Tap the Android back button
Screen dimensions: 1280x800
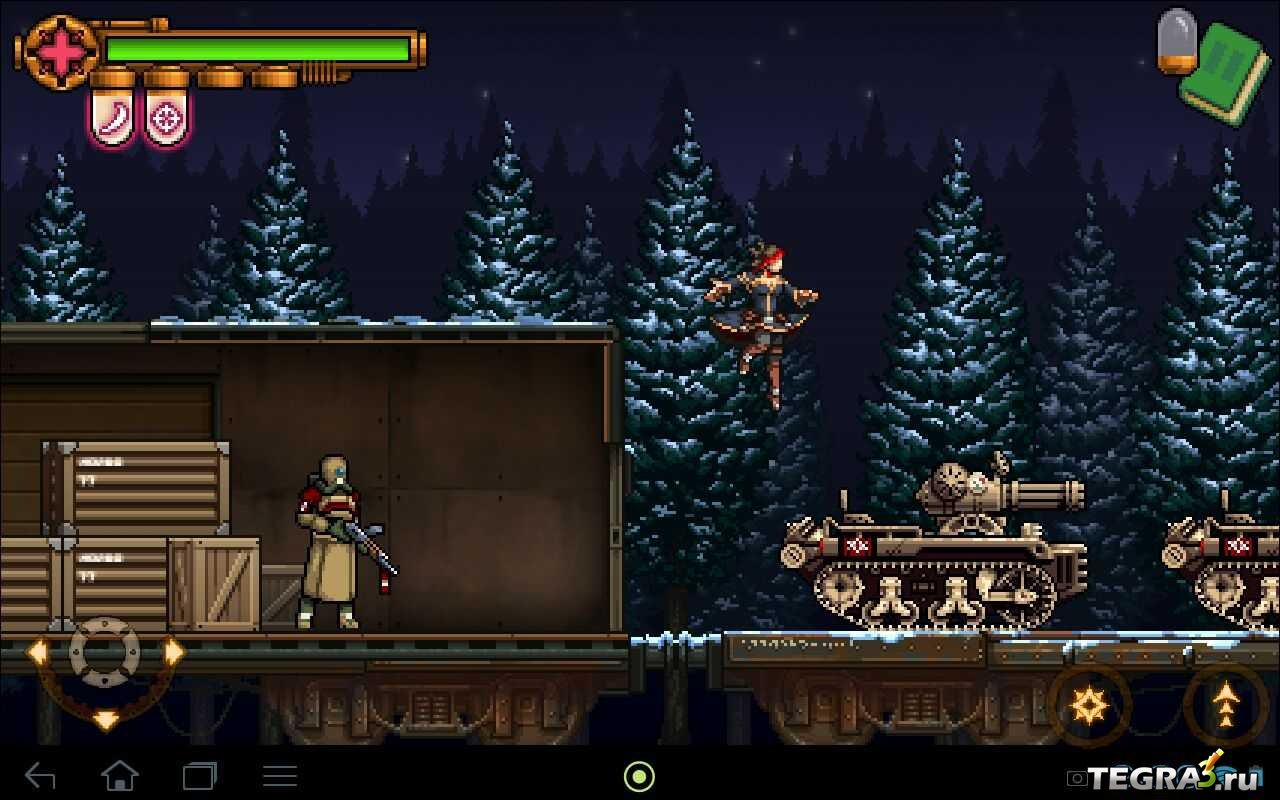click(40, 775)
